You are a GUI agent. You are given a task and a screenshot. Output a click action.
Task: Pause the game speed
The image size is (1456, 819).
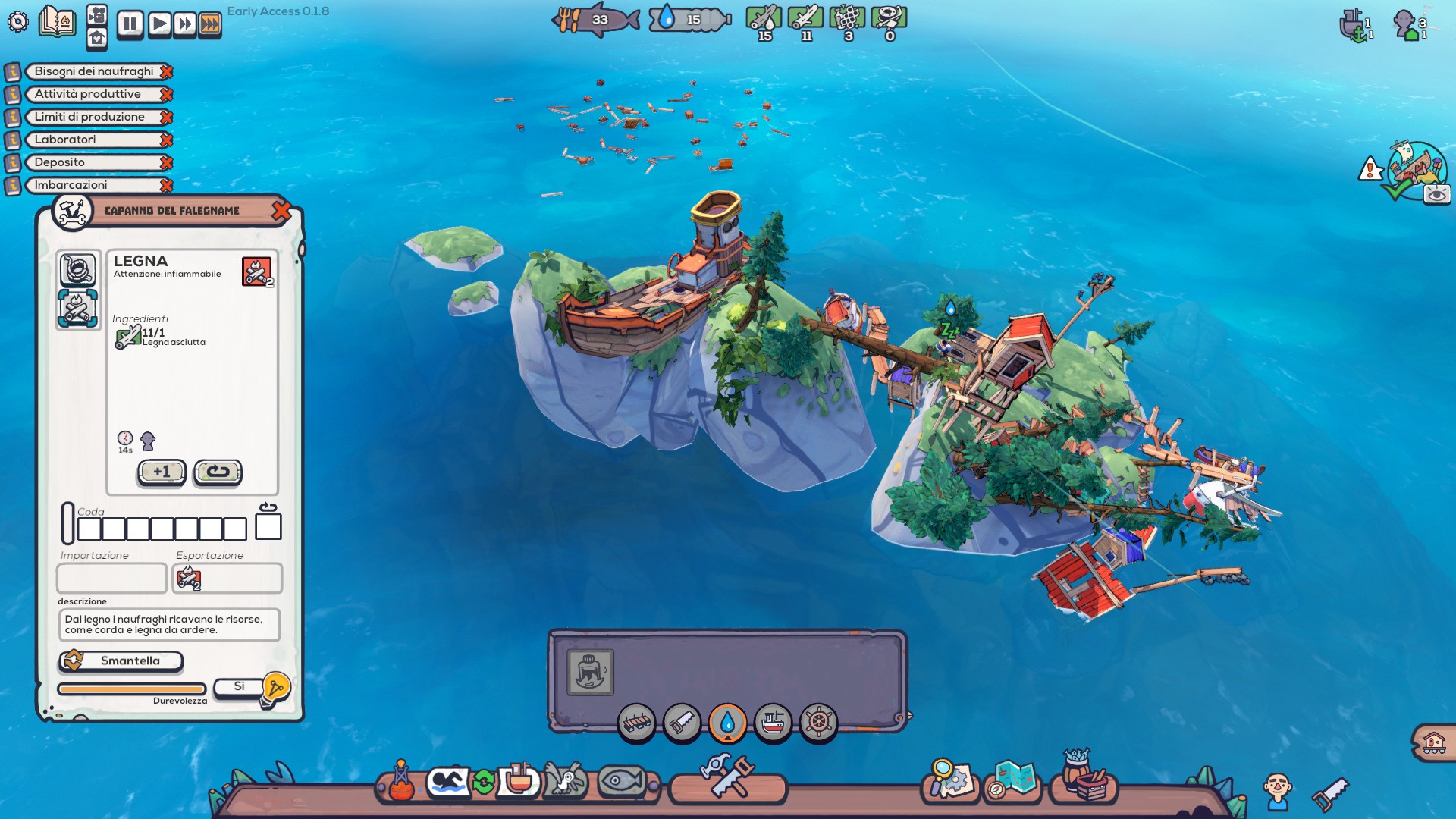coord(130,24)
